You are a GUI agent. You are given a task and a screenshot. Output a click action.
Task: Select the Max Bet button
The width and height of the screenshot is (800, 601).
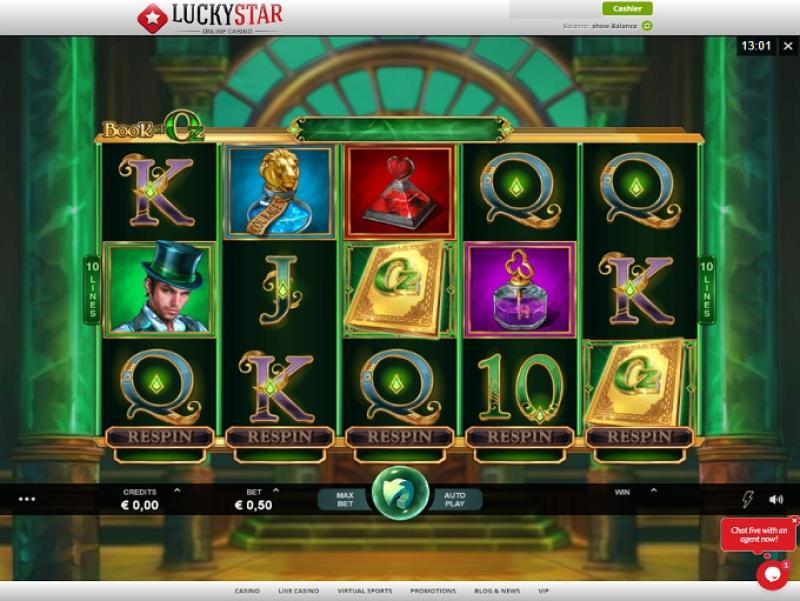(345, 497)
